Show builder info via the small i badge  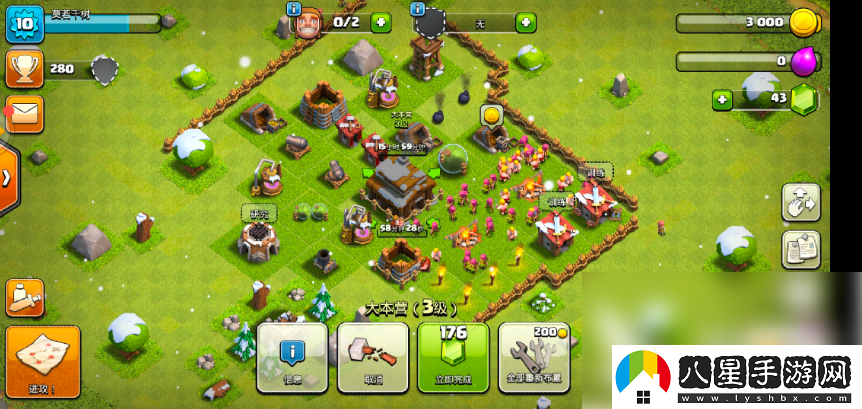point(293,8)
